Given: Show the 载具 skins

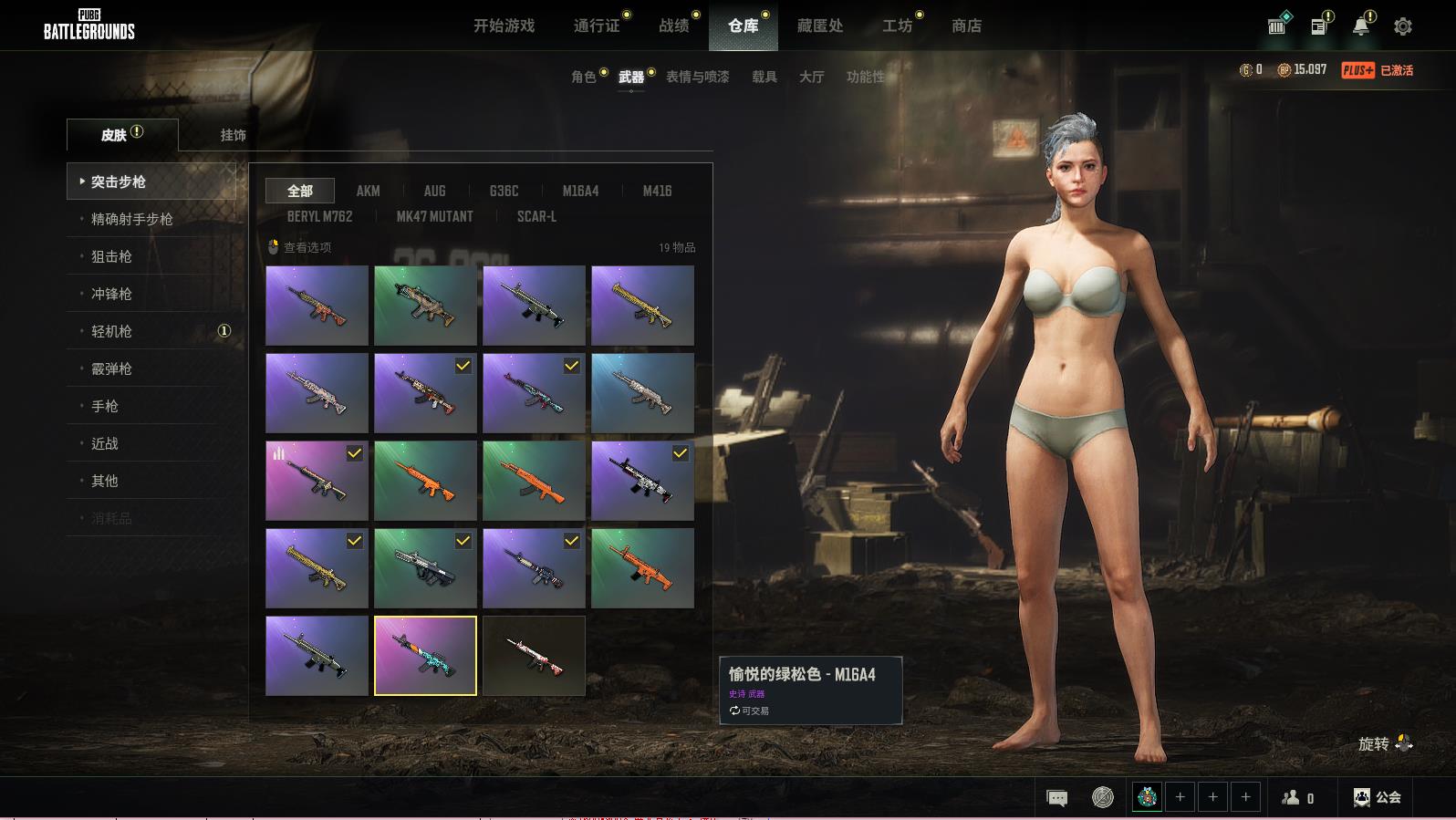Looking at the screenshot, I should [x=764, y=77].
